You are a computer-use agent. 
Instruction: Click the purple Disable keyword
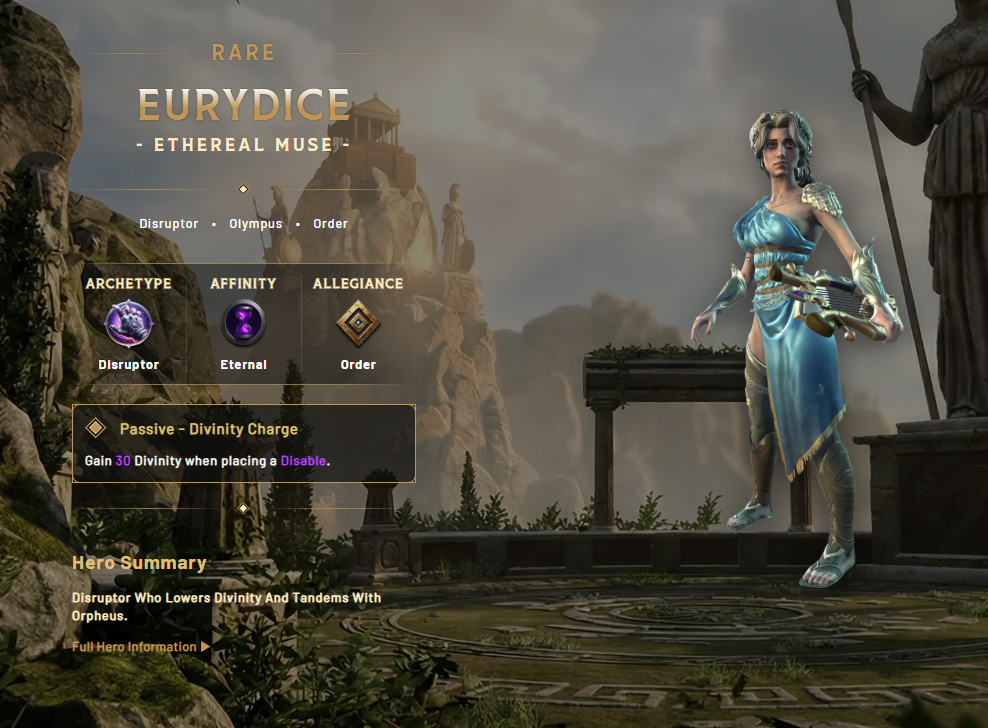(x=303, y=461)
